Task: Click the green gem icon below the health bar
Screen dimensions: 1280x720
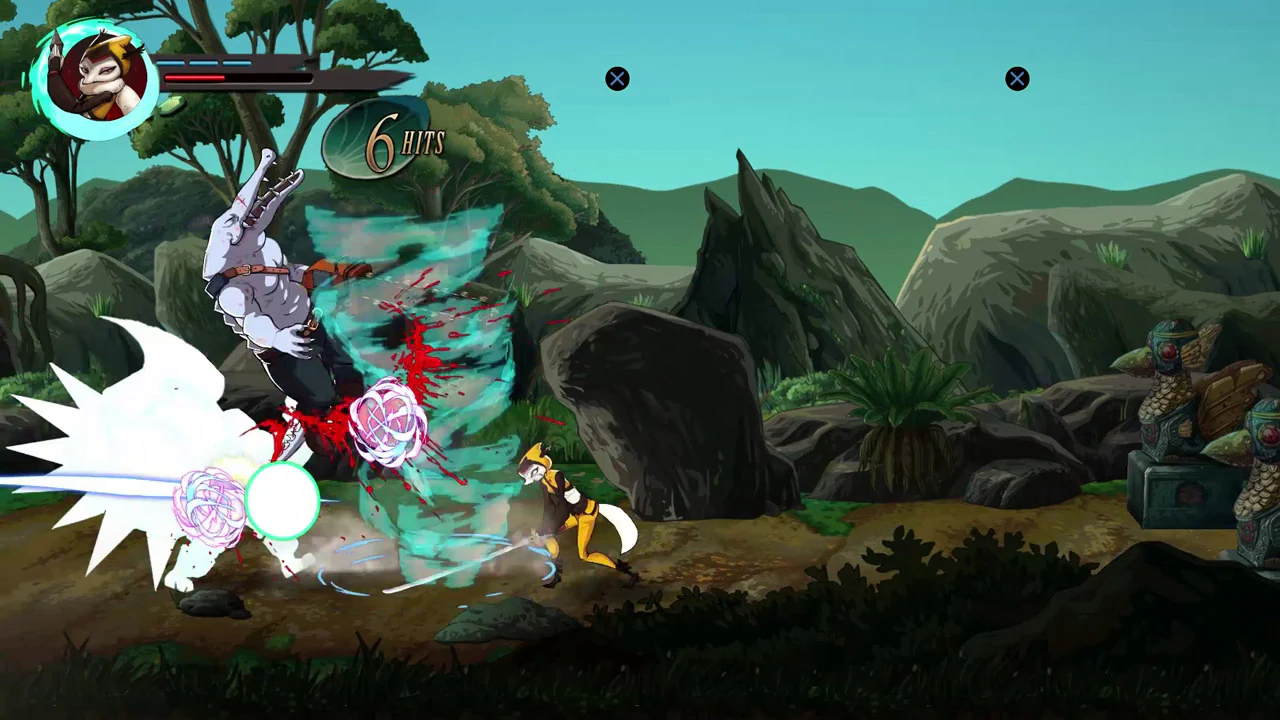Action: click(x=170, y=105)
